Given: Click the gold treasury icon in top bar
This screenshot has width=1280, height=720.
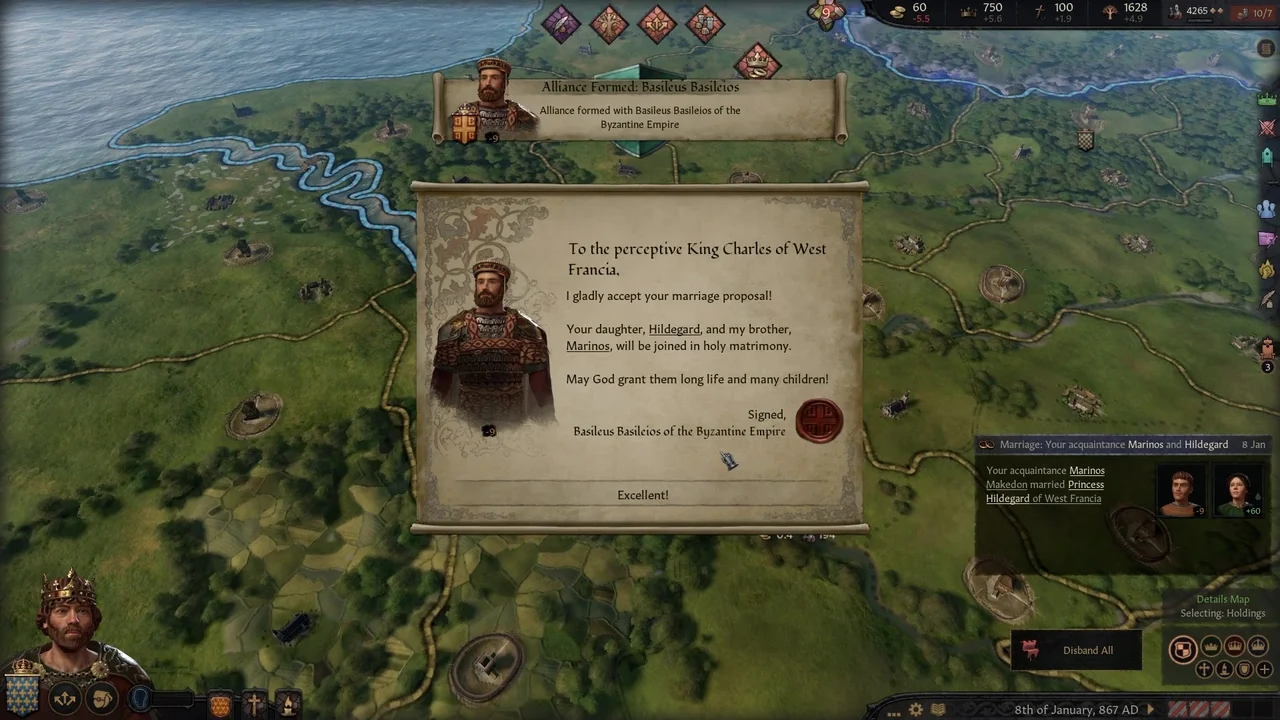Looking at the screenshot, I should click(x=897, y=11).
